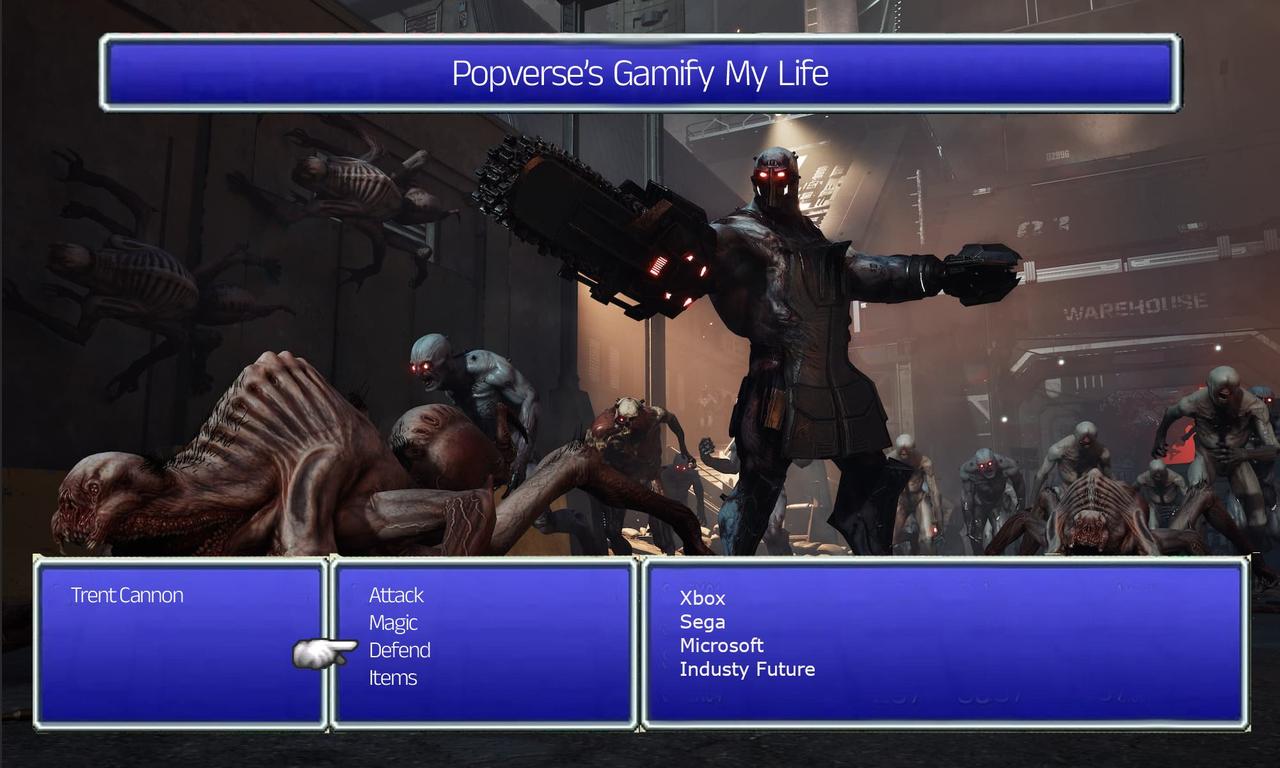The image size is (1280, 768).
Task: Select the Magic command
Action: click(392, 622)
